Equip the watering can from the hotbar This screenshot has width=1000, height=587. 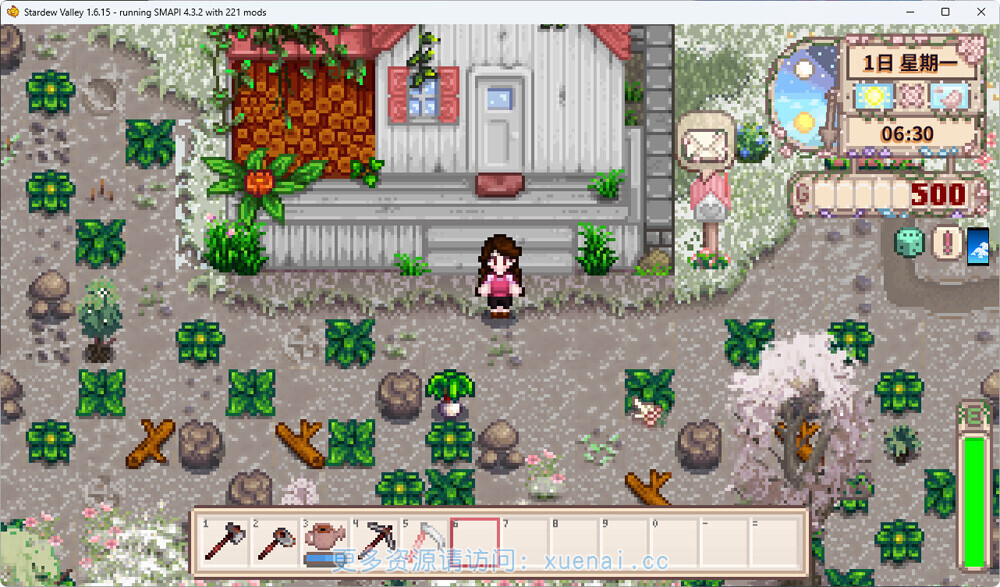[x=325, y=541]
